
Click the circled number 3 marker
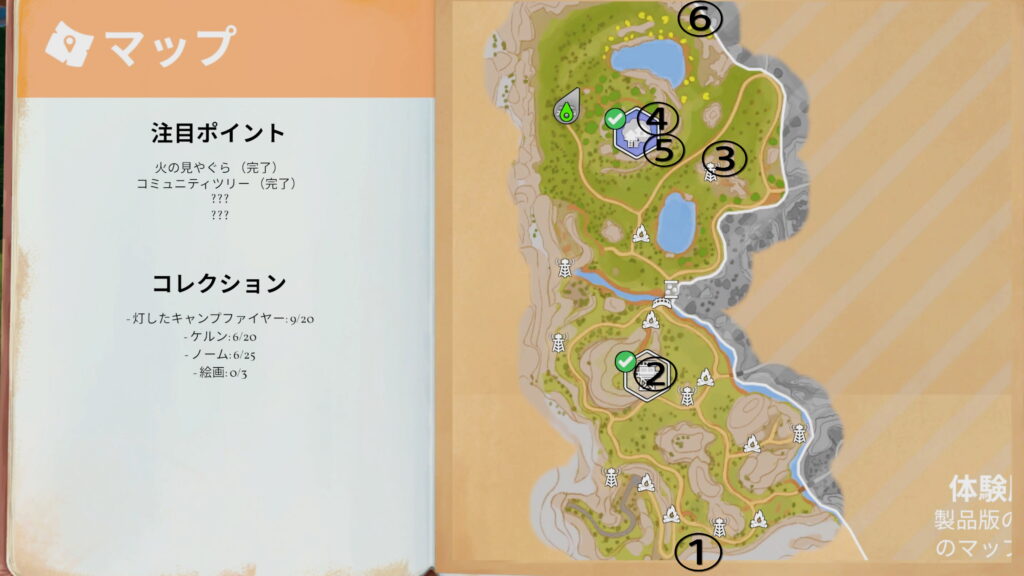click(726, 157)
